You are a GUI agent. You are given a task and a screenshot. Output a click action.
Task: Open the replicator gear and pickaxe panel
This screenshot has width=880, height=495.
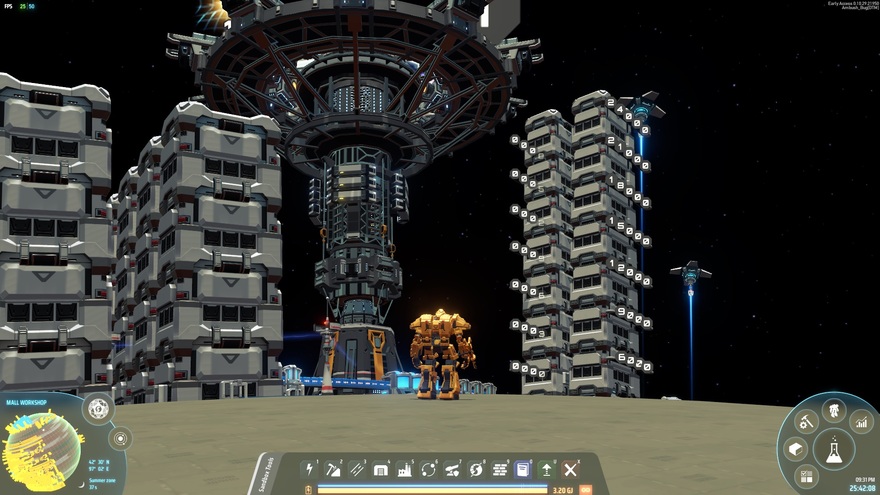805,421
